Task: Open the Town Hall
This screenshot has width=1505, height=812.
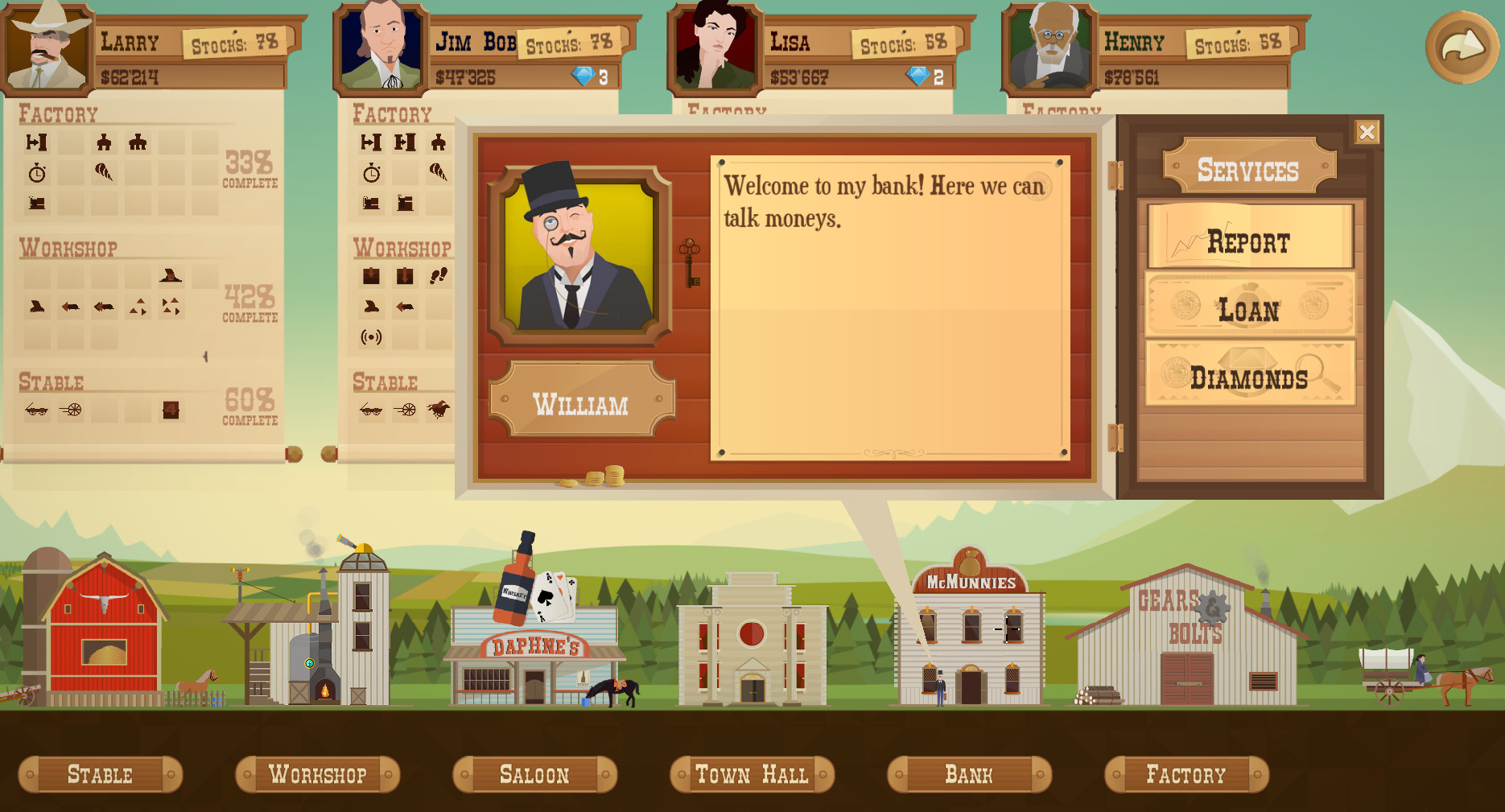Action: [x=752, y=774]
